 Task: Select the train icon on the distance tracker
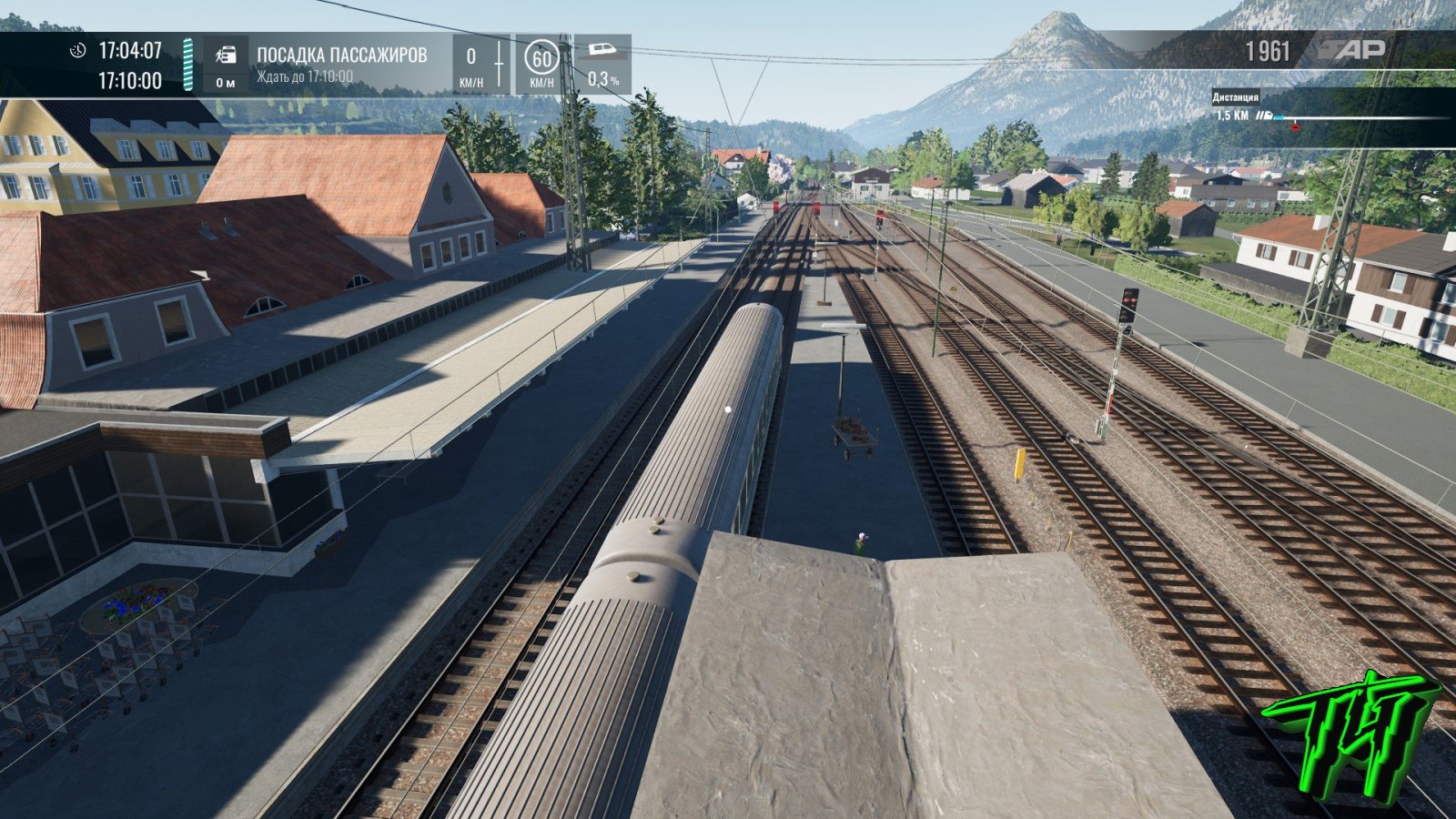tap(1264, 116)
